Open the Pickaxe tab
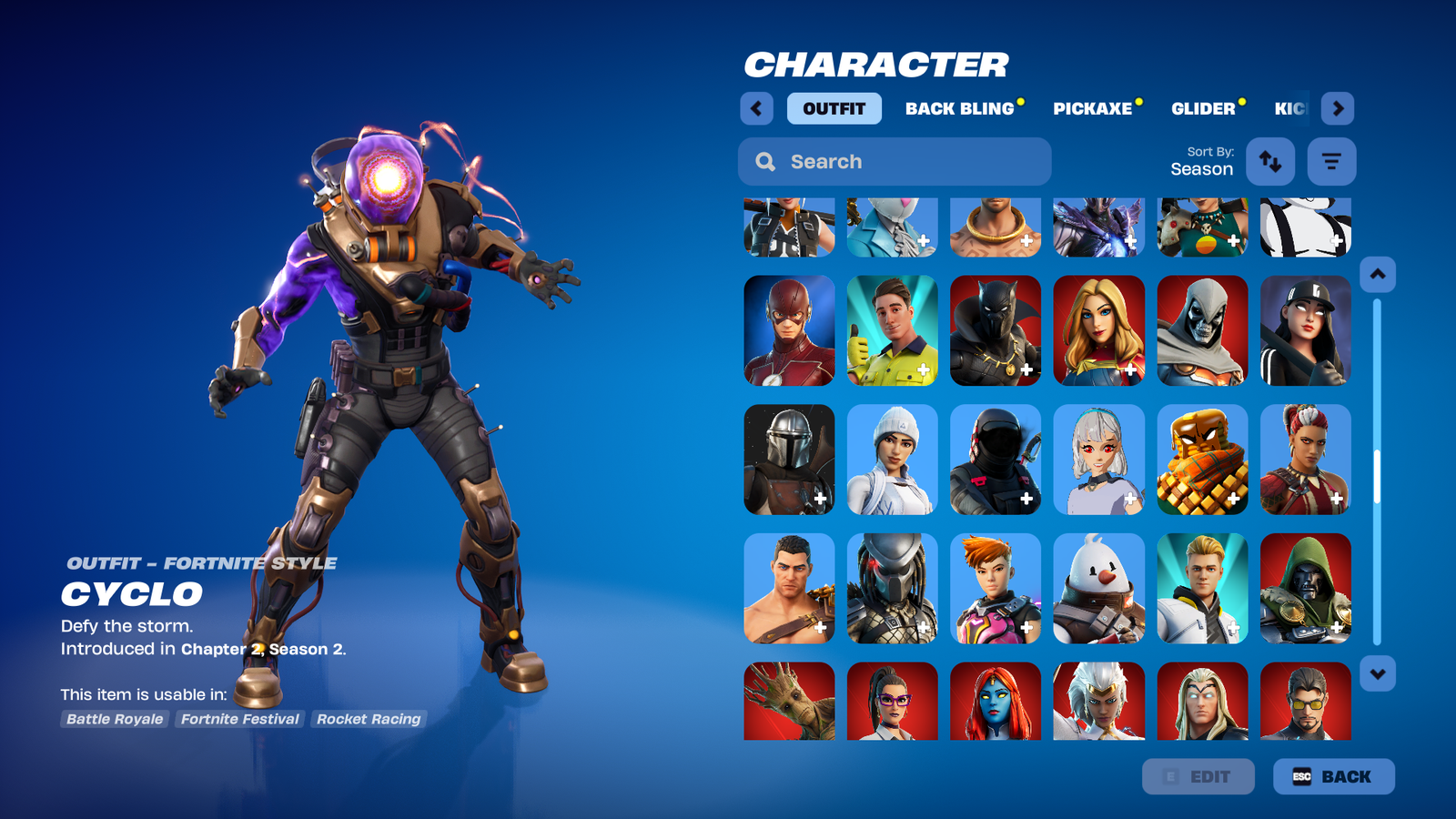1456x819 pixels. point(1092,109)
